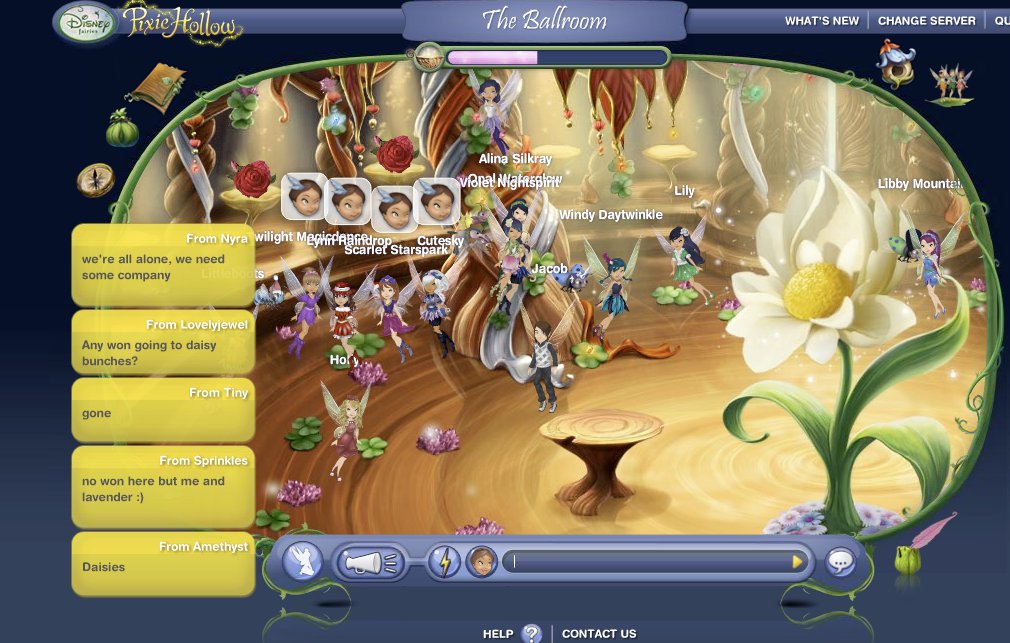Screen dimensions: 1010x643
Task: Click the Contact Us link
Action: (x=598, y=633)
